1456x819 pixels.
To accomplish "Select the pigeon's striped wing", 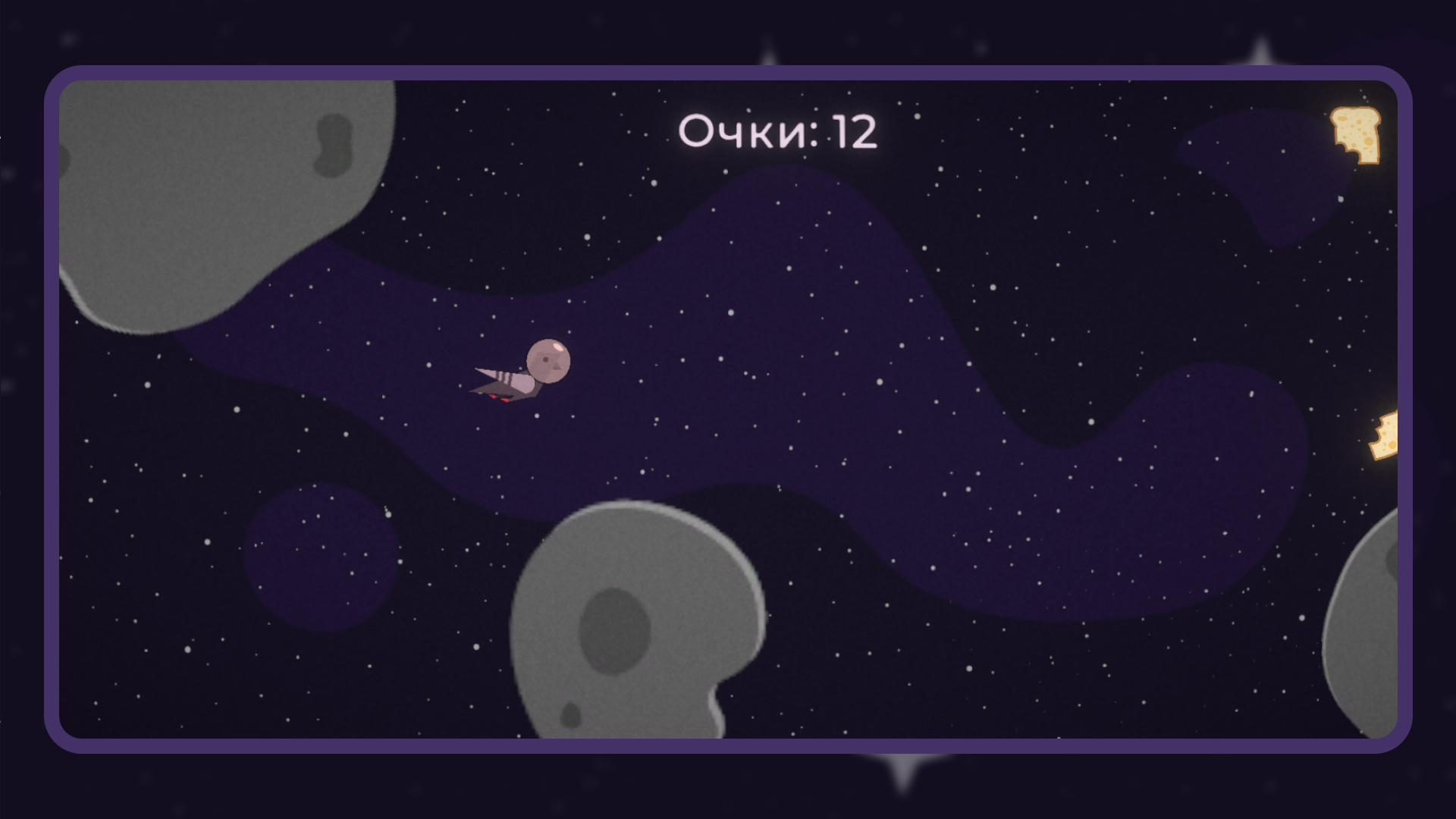I will point(504,375).
